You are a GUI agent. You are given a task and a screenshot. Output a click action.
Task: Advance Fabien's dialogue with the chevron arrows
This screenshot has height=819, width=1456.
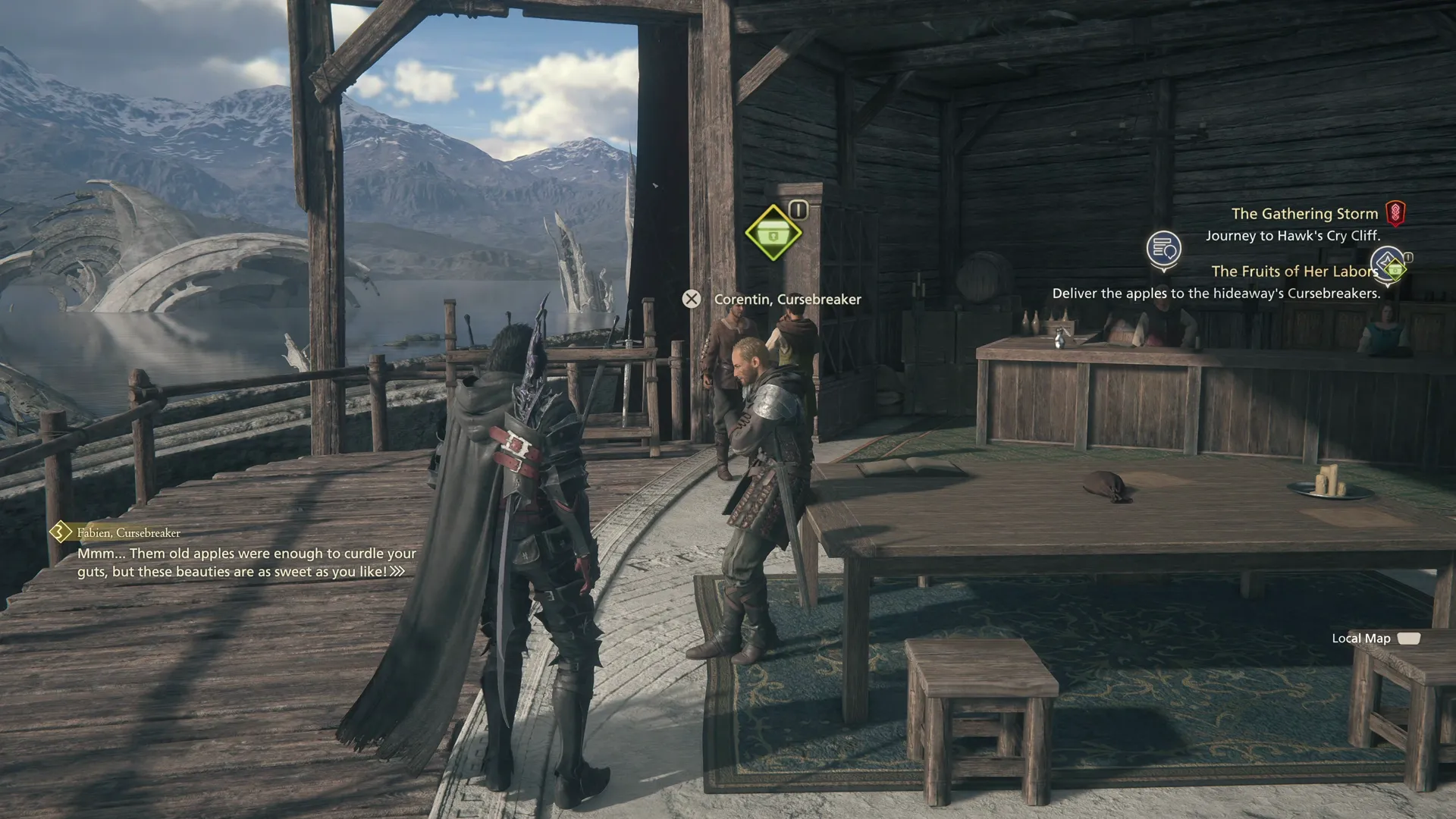[397, 572]
